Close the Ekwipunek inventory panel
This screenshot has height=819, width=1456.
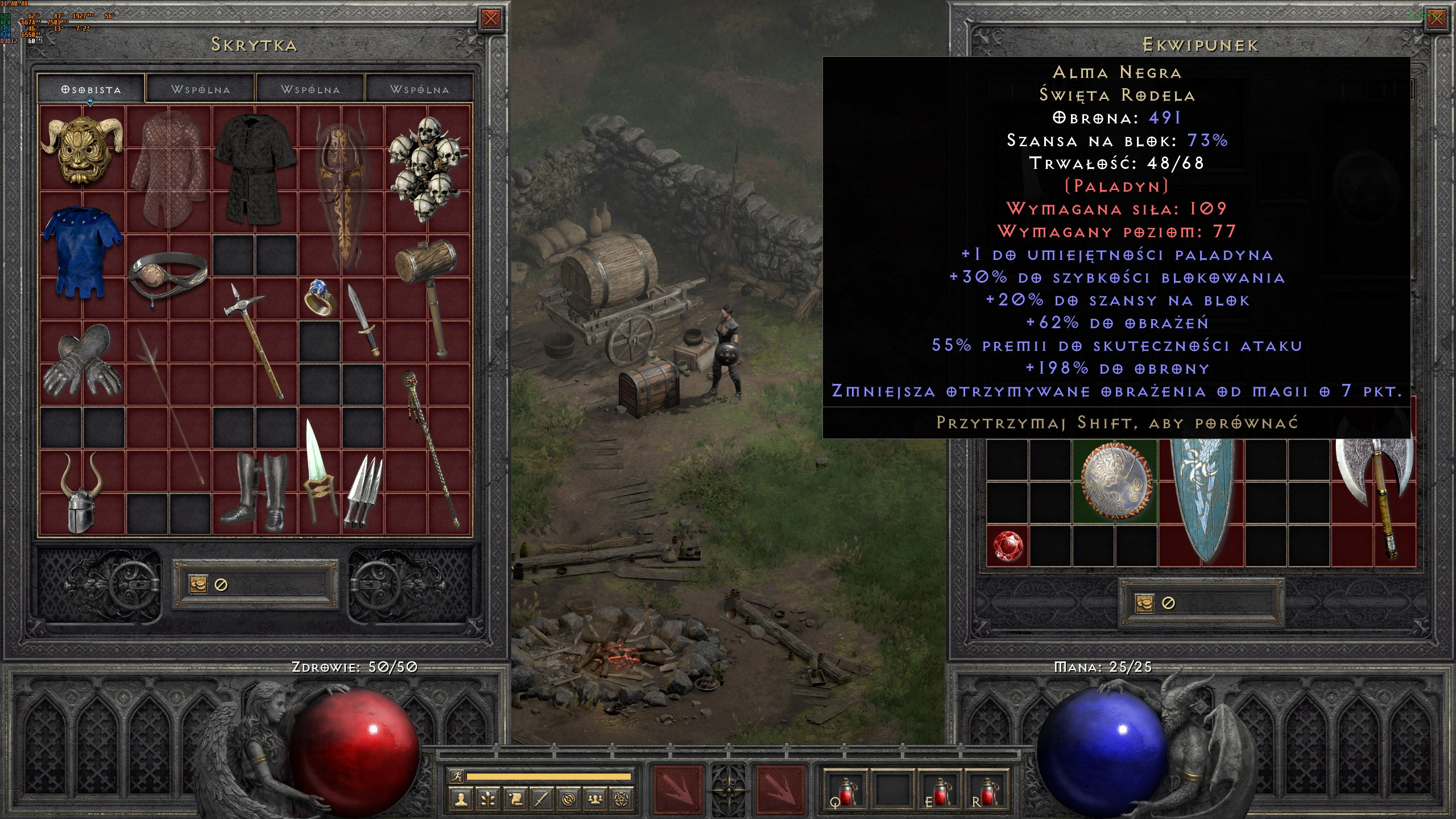[1436, 19]
